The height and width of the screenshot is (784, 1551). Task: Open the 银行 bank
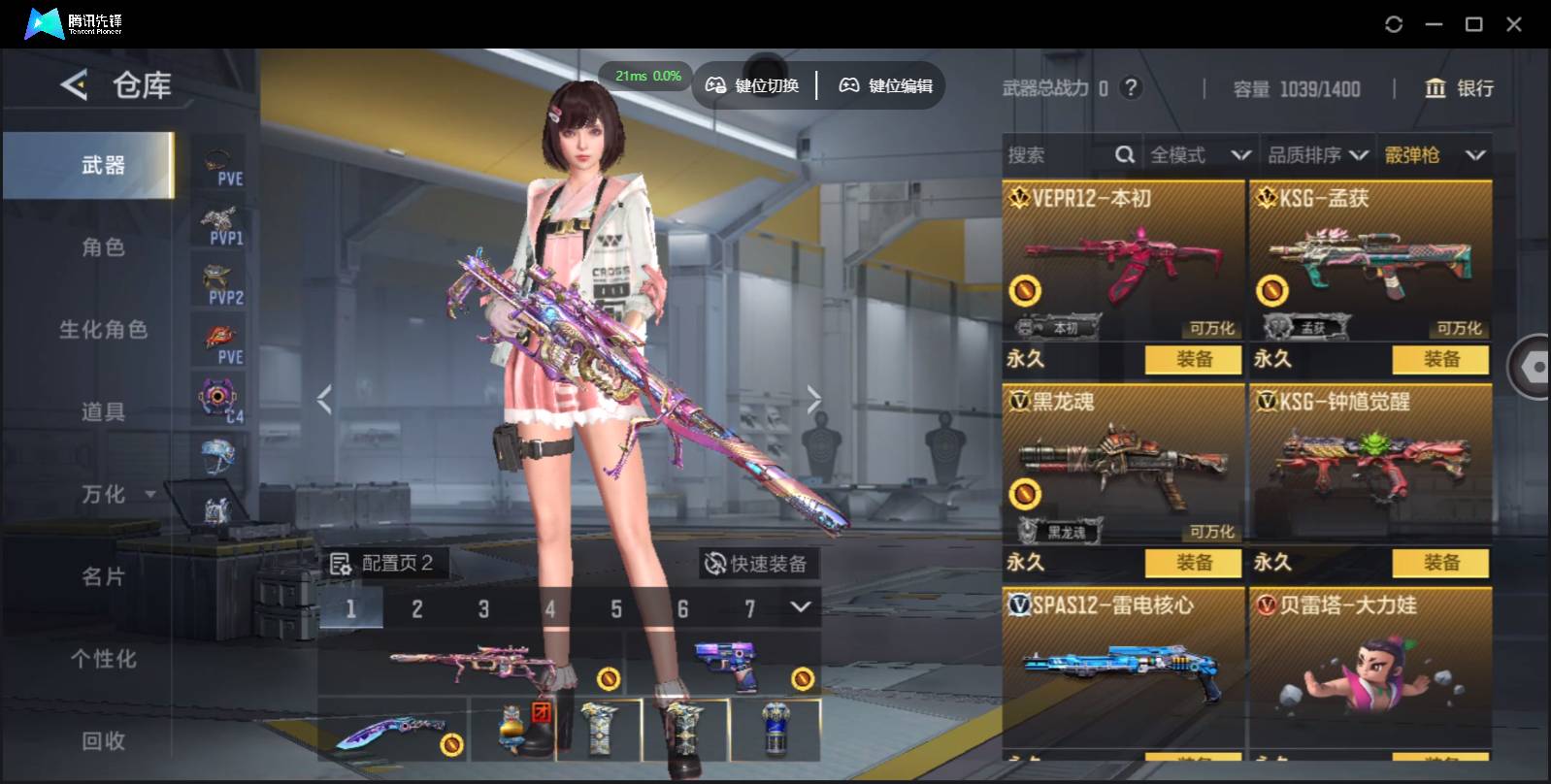pyautogui.click(x=1459, y=89)
